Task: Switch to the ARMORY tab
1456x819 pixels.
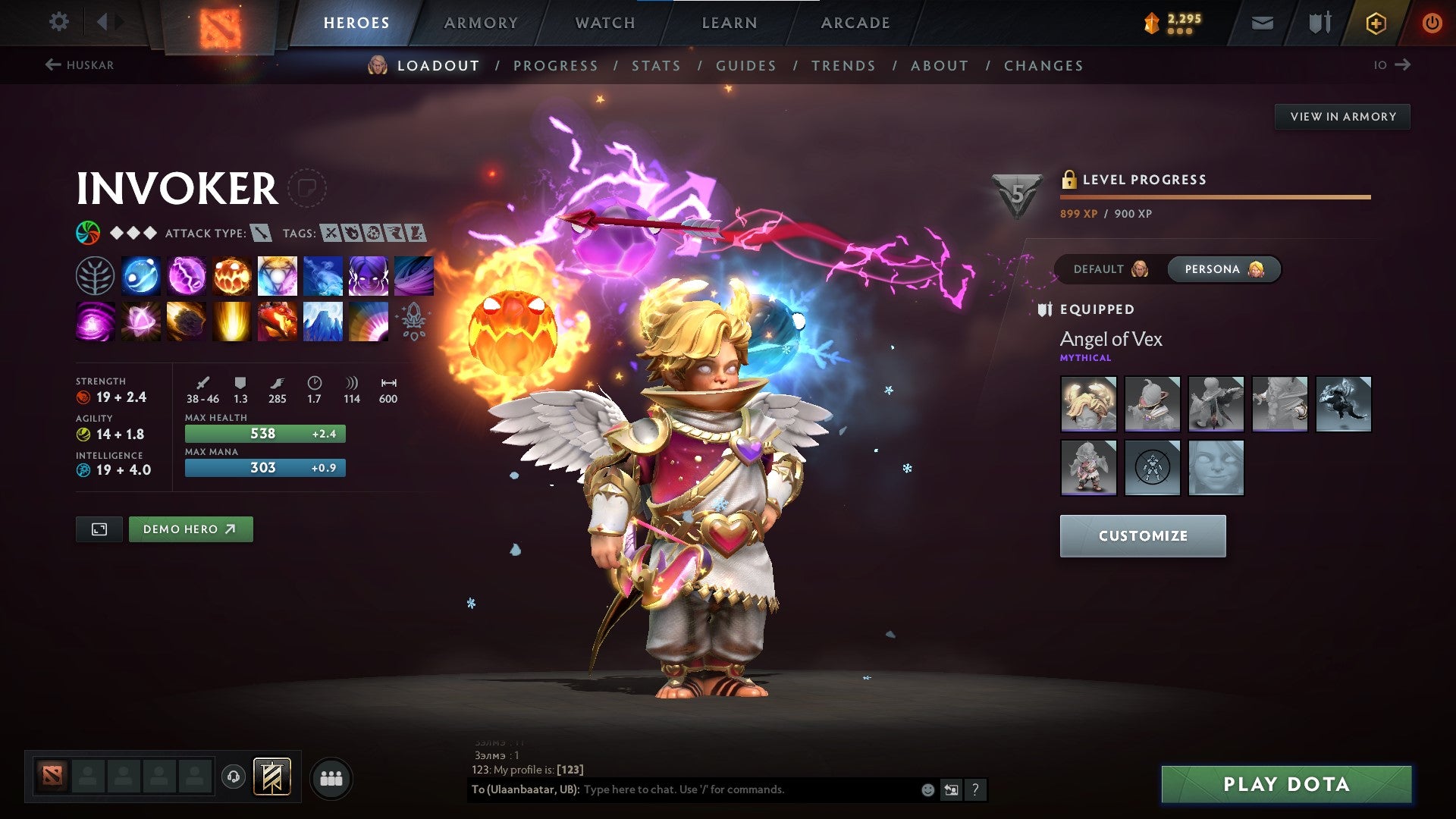Action: 482,23
